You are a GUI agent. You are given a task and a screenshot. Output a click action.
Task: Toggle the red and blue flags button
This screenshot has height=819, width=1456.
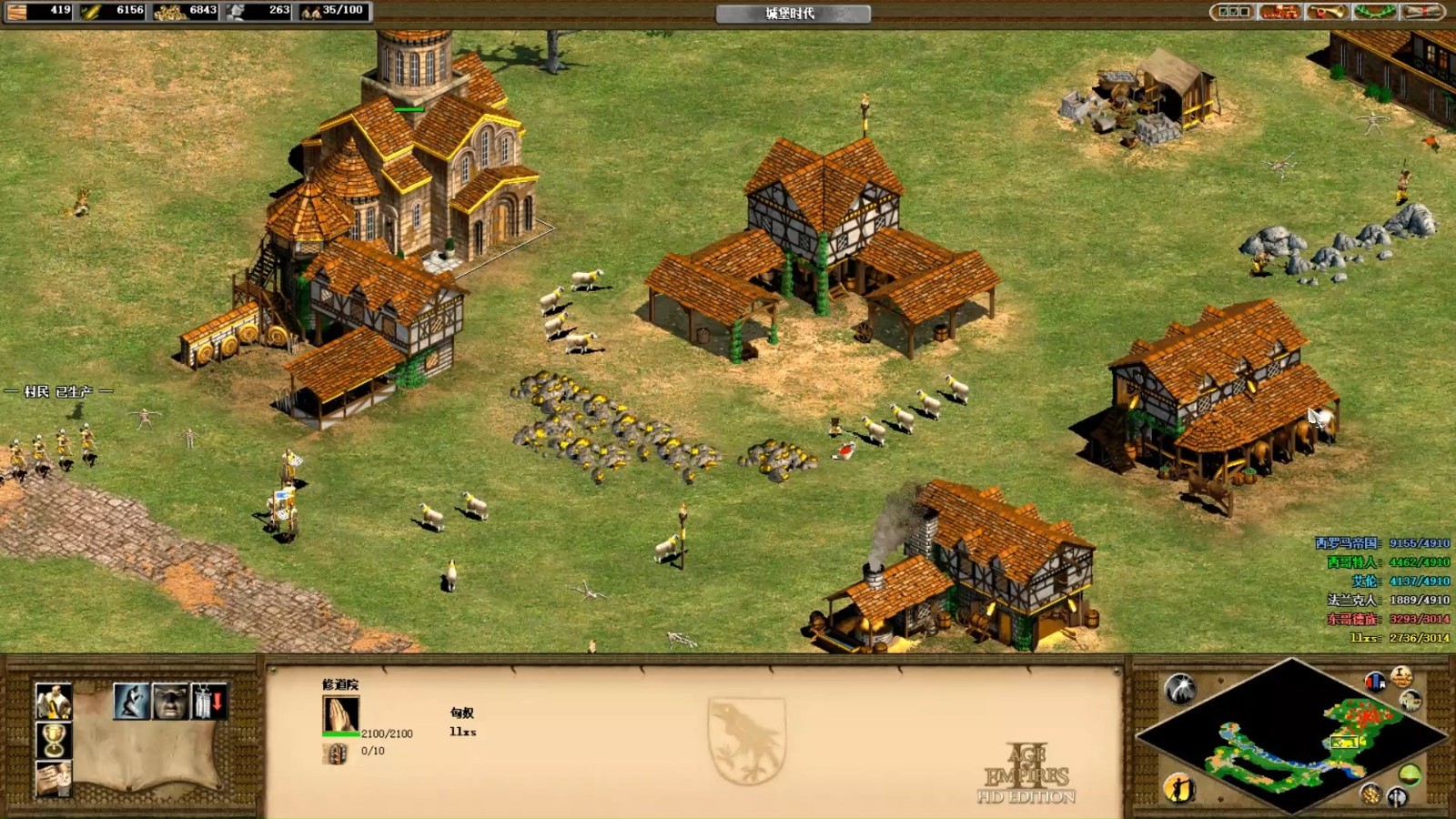click(x=1375, y=681)
